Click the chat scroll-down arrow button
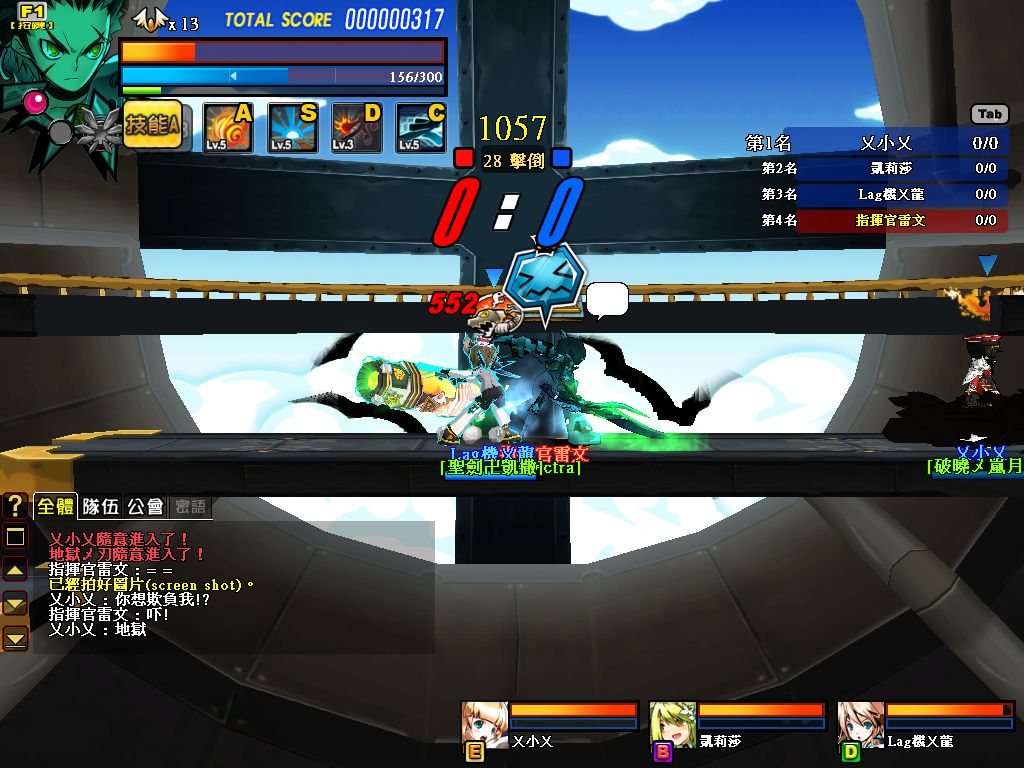 [x=15, y=604]
